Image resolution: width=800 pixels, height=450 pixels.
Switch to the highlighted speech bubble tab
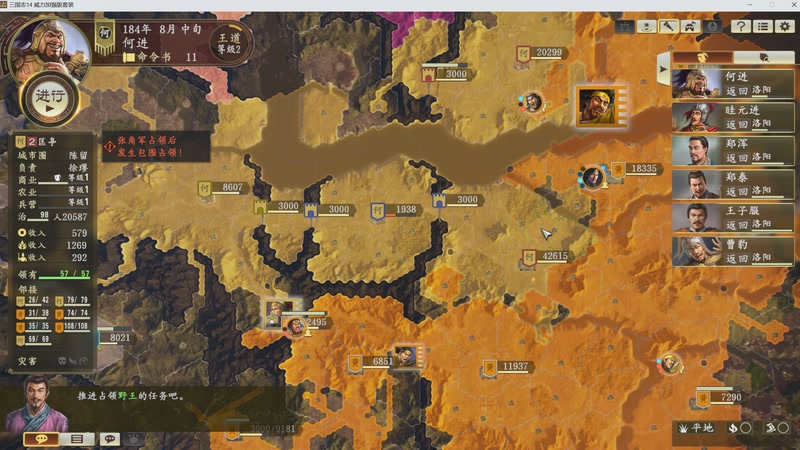coord(42,439)
